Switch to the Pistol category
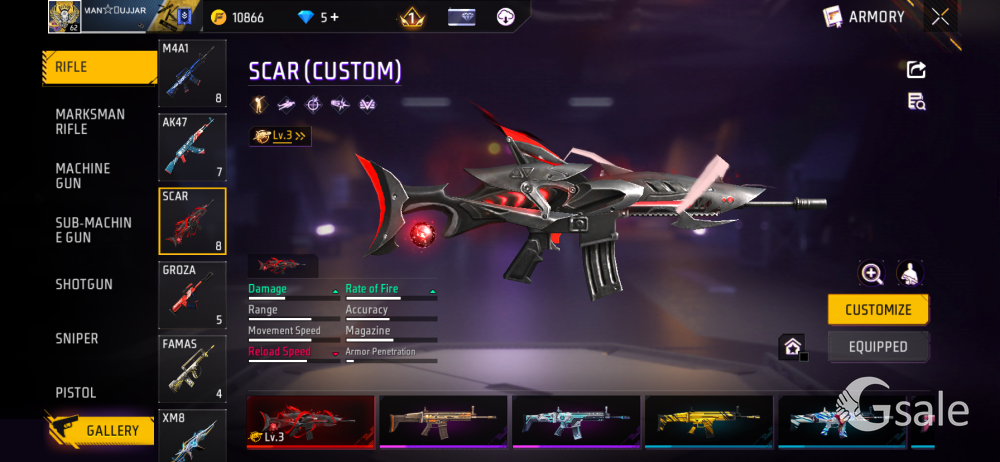This screenshot has width=1000, height=462. coord(76,393)
